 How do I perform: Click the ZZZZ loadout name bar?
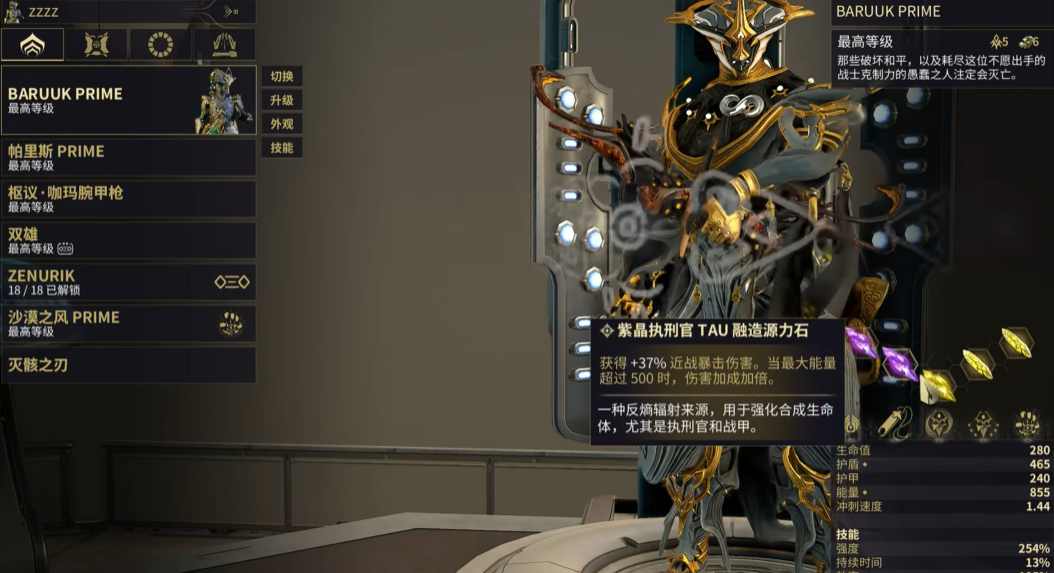(x=128, y=11)
